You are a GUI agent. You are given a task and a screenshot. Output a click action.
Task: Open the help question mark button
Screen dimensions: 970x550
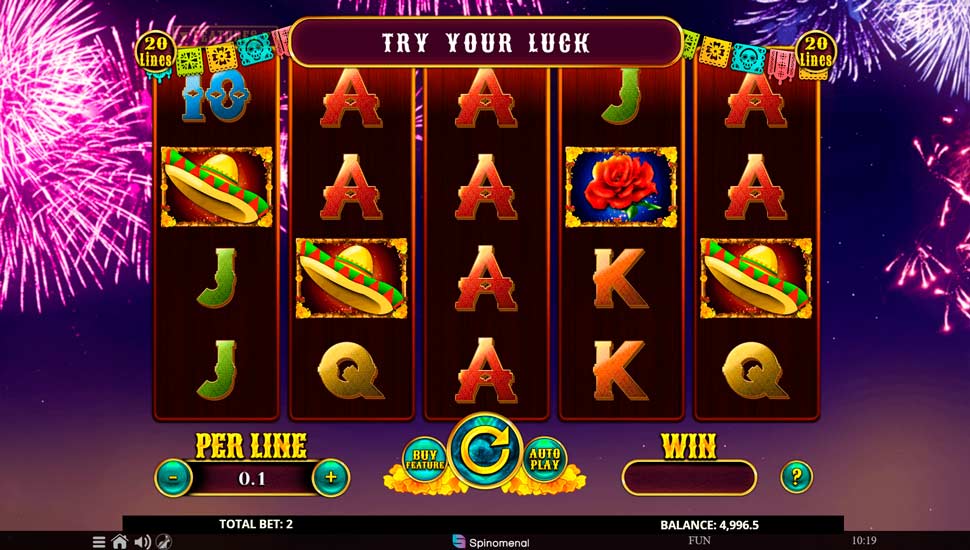click(x=796, y=476)
